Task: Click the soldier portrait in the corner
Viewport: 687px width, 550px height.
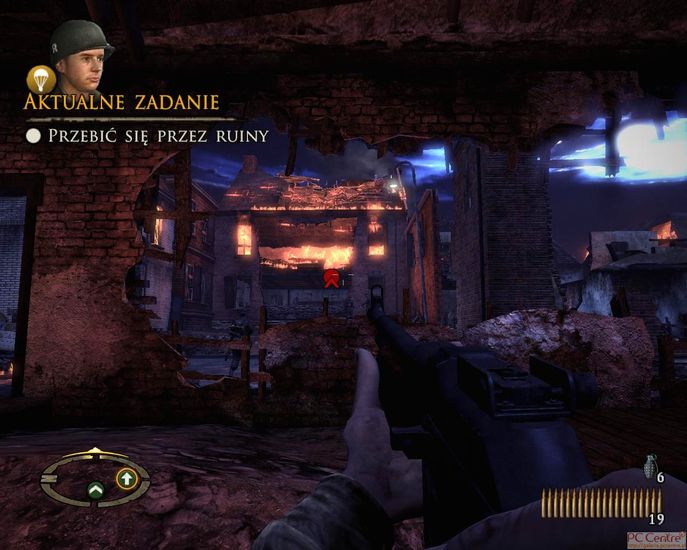Action: [82, 56]
